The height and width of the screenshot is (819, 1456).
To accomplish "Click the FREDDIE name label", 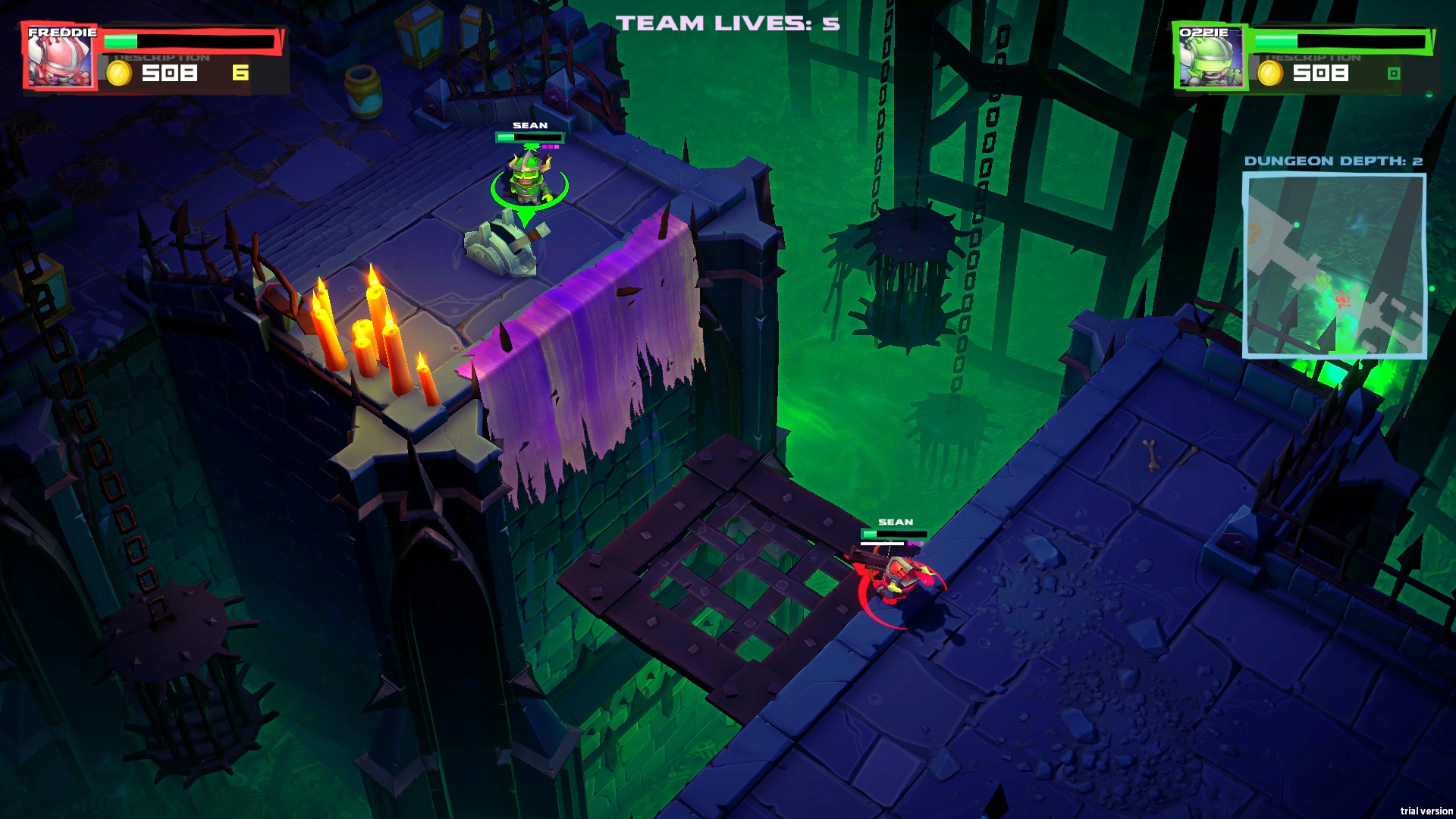I will coord(62,32).
